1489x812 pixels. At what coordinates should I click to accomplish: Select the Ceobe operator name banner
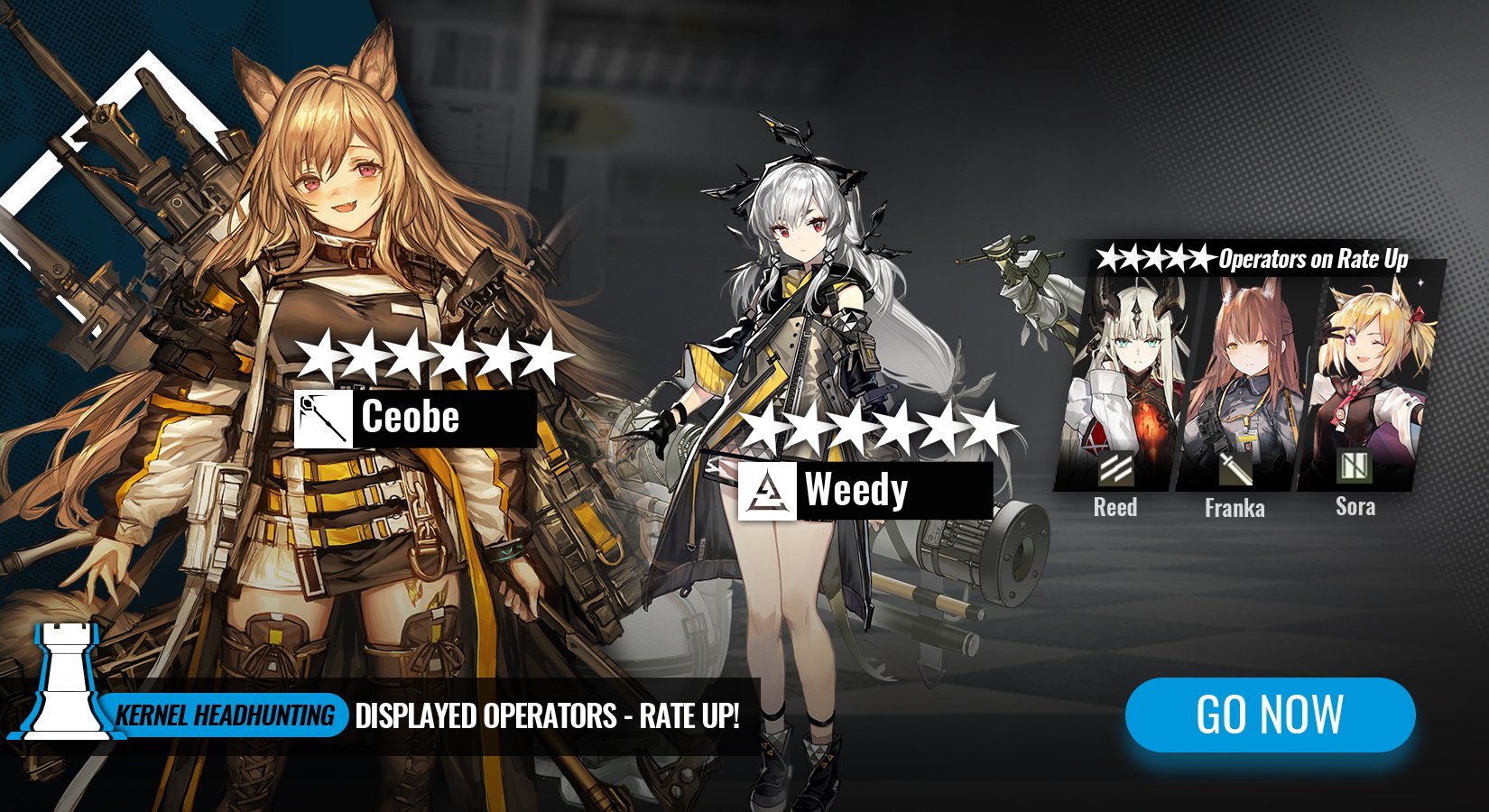(x=416, y=418)
